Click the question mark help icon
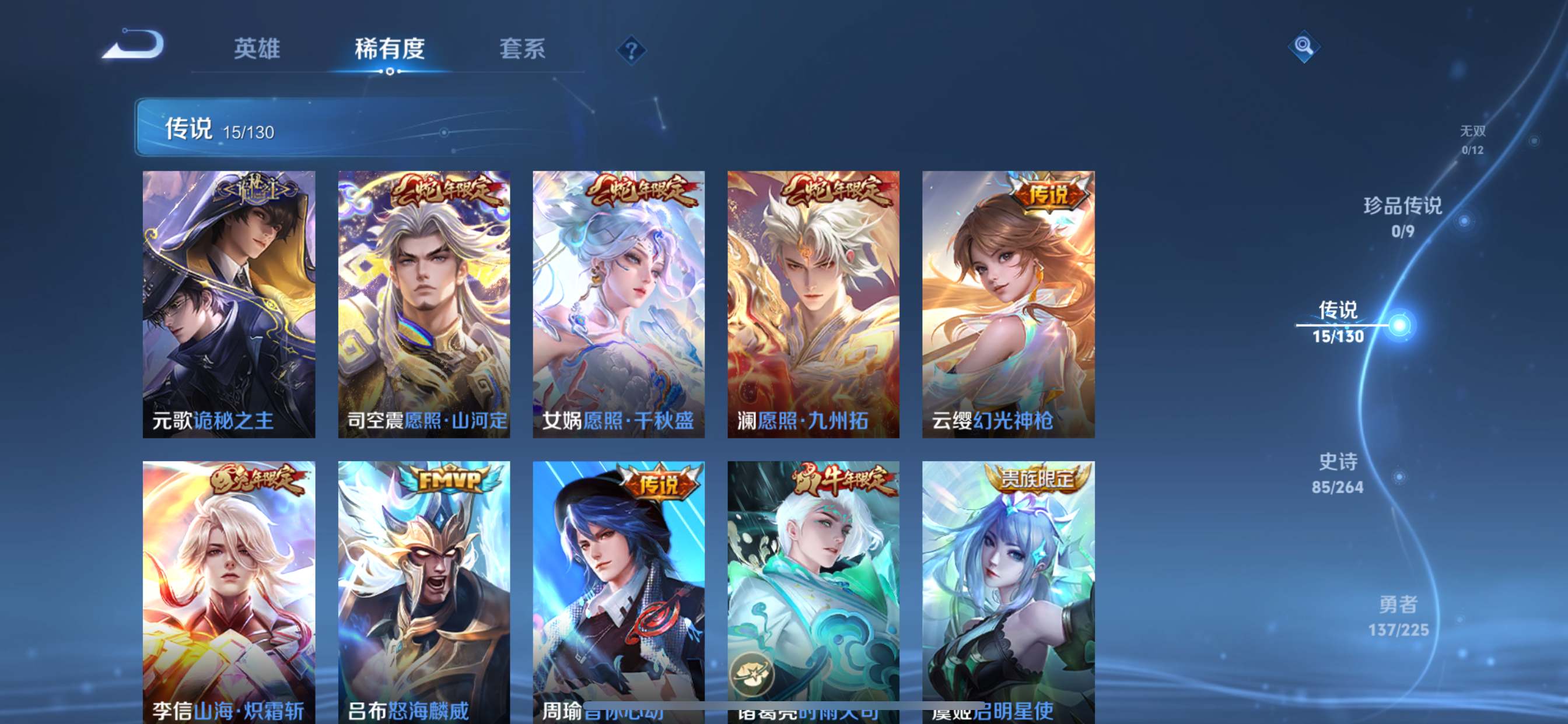 pyautogui.click(x=633, y=52)
